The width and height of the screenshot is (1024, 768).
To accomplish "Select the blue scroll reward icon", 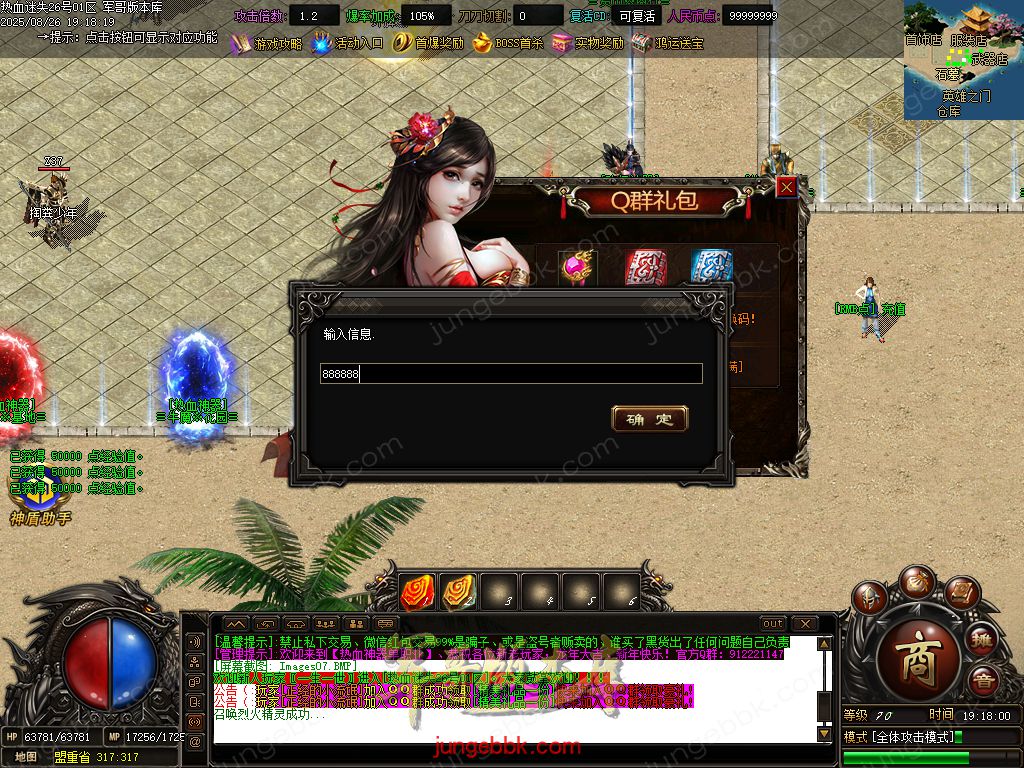I will tap(711, 267).
